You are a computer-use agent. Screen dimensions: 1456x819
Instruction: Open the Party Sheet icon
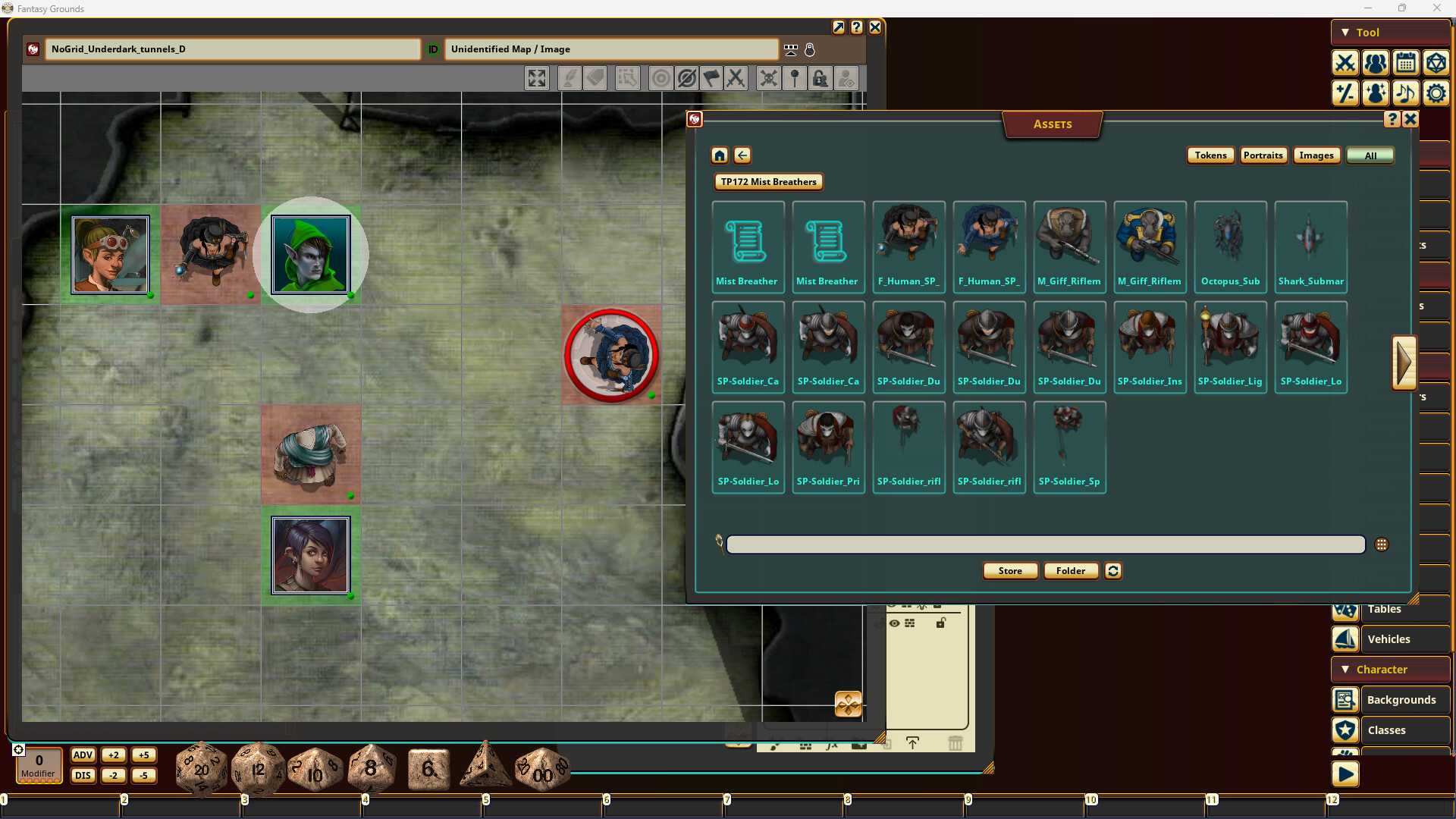[1376, 64]
